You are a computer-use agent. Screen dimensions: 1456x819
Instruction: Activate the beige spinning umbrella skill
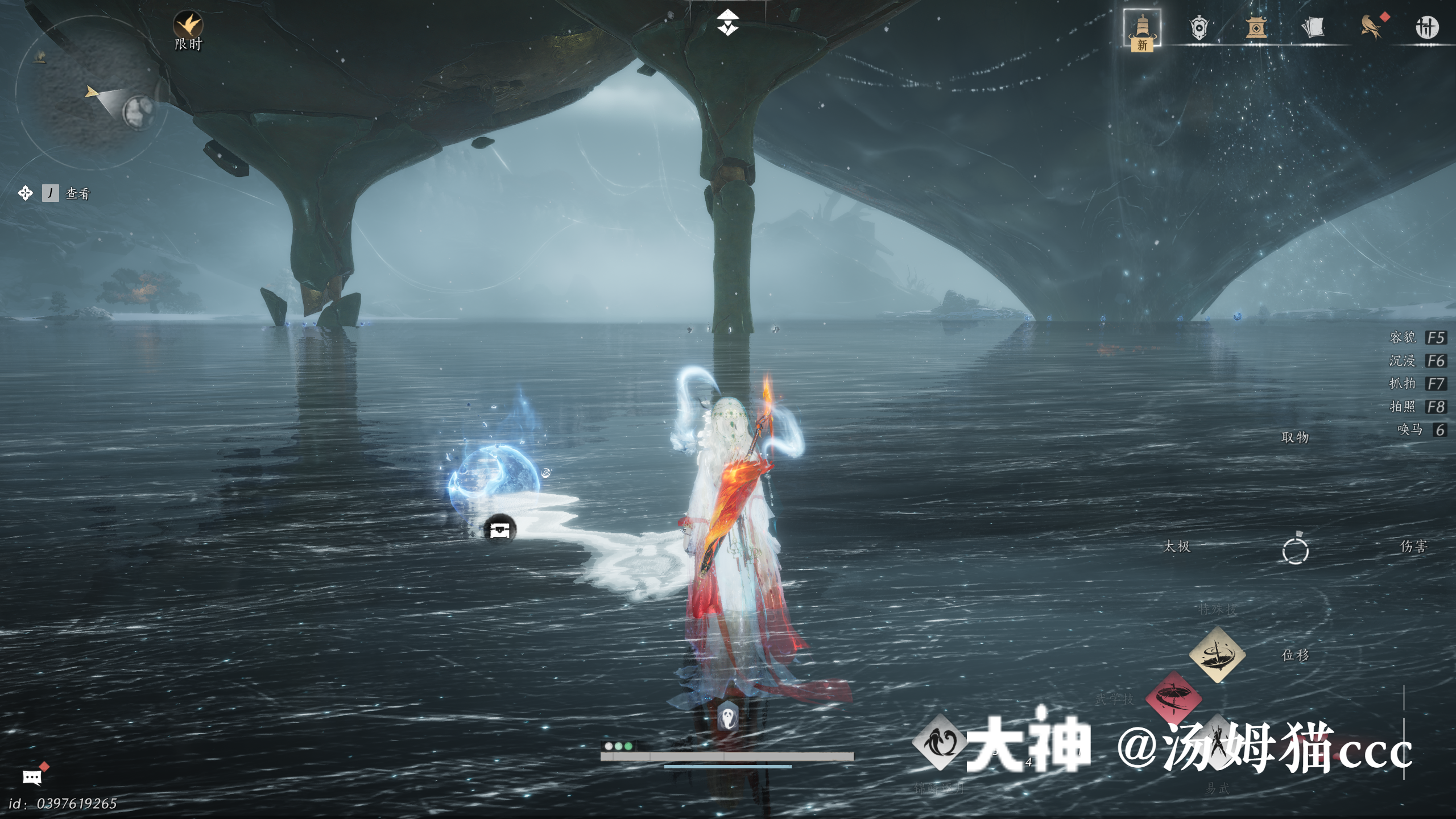(1217, 655)
